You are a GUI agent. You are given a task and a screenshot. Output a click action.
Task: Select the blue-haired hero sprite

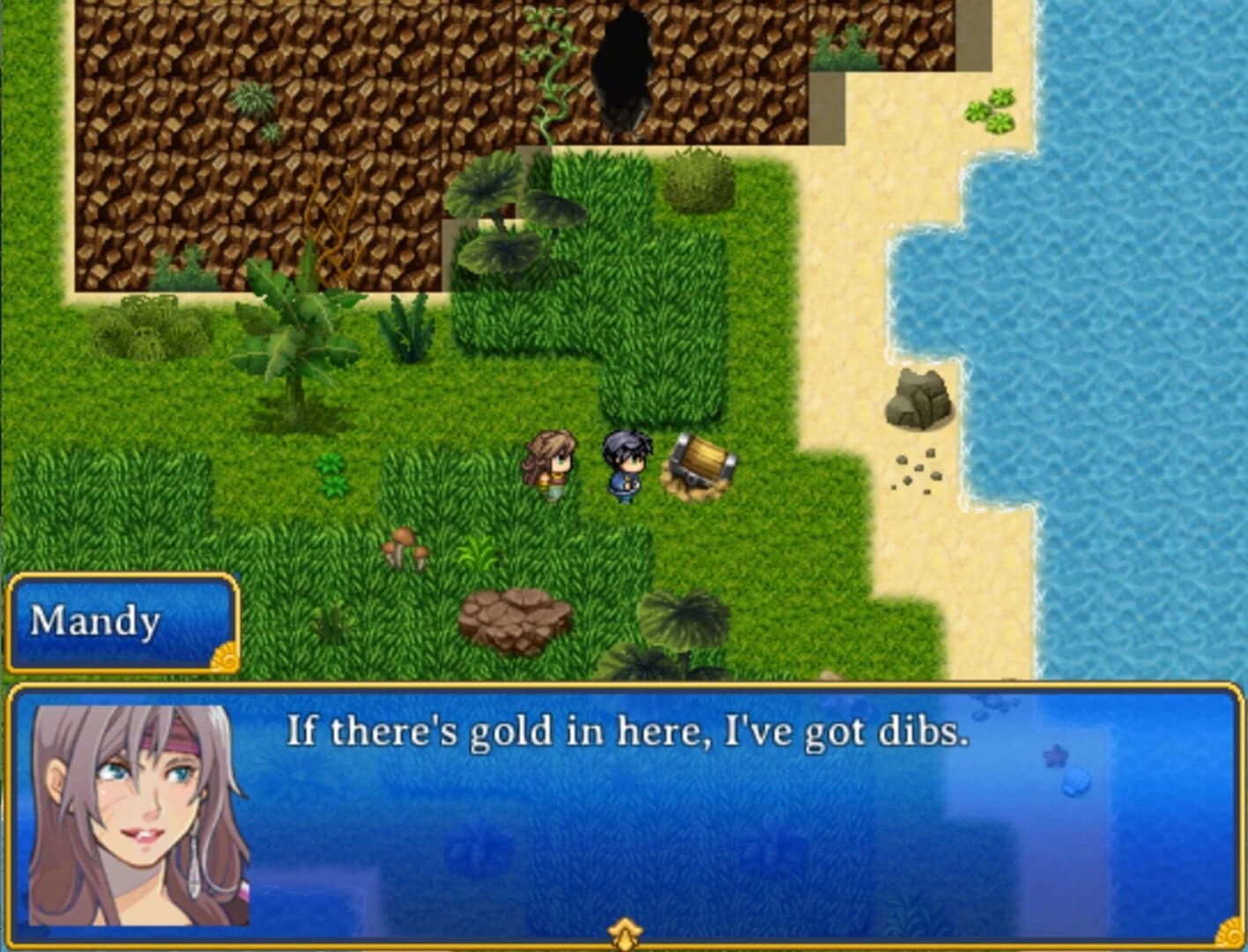624,463
